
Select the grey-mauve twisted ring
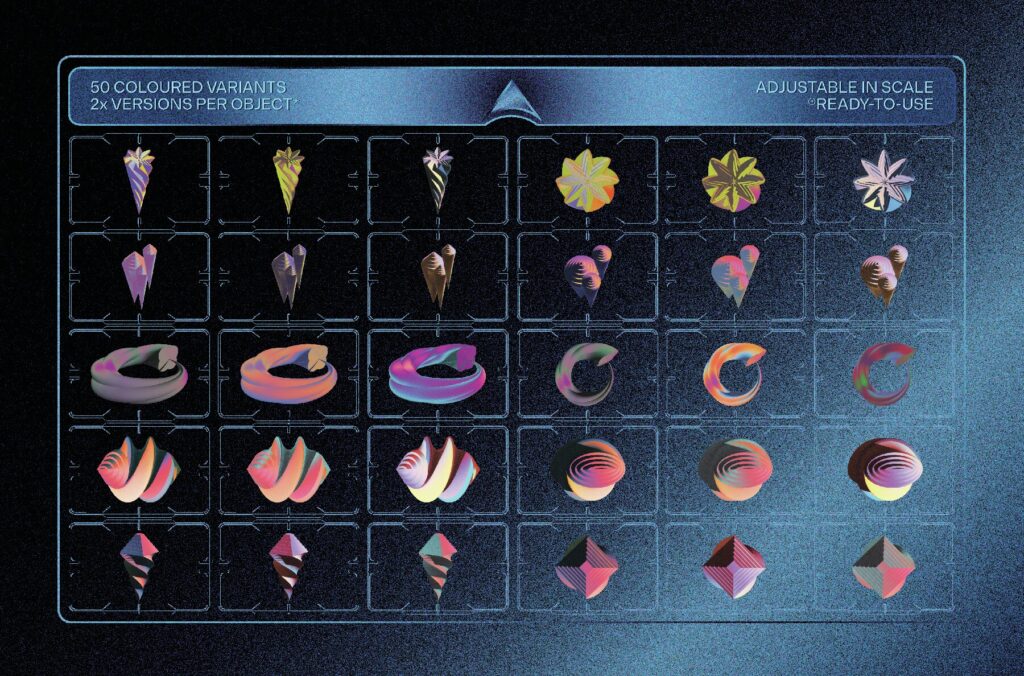pos(139,369)
